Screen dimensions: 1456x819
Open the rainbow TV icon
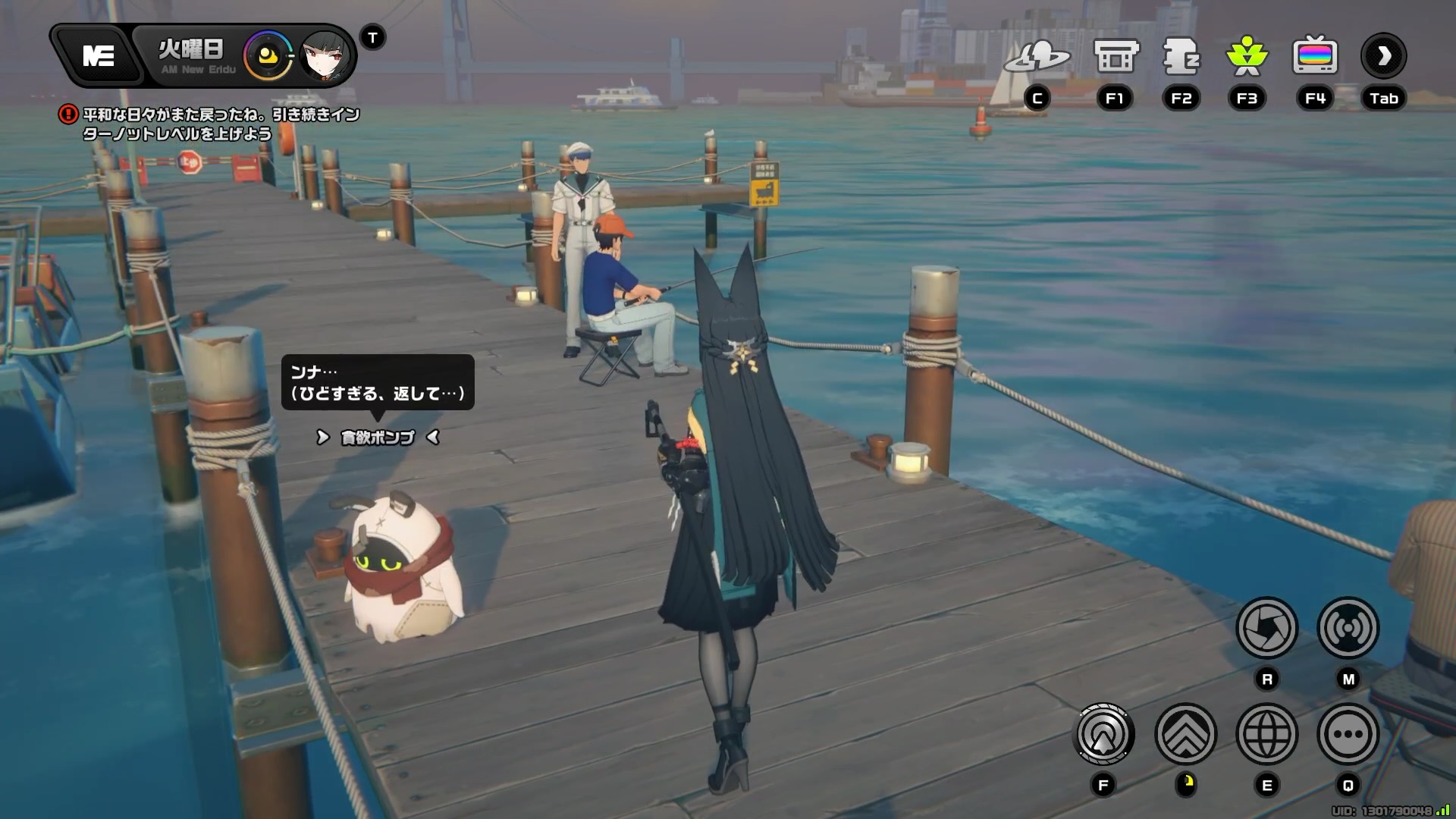click(1315, 57)
